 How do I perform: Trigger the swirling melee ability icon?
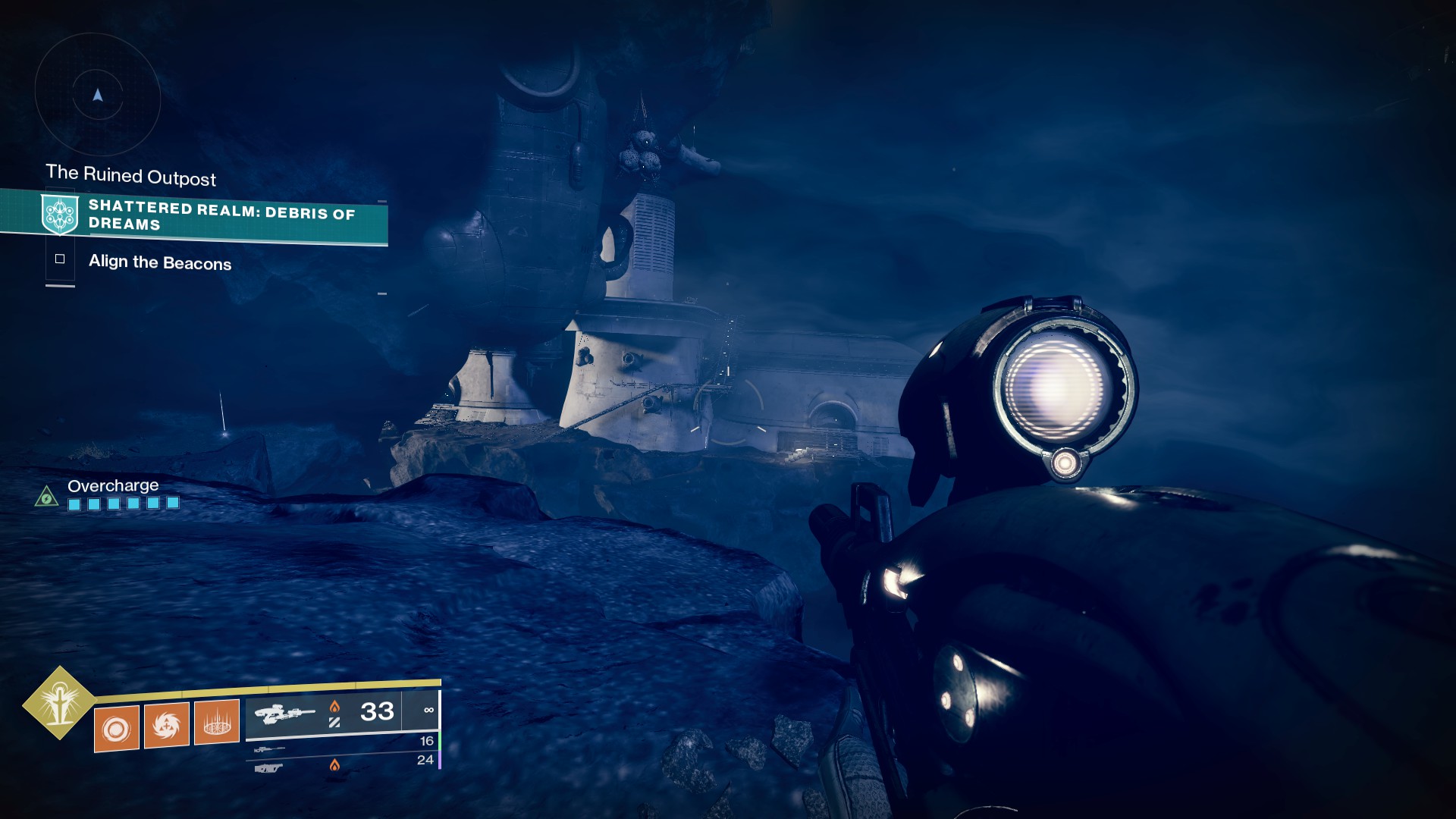tap(167, 726)
